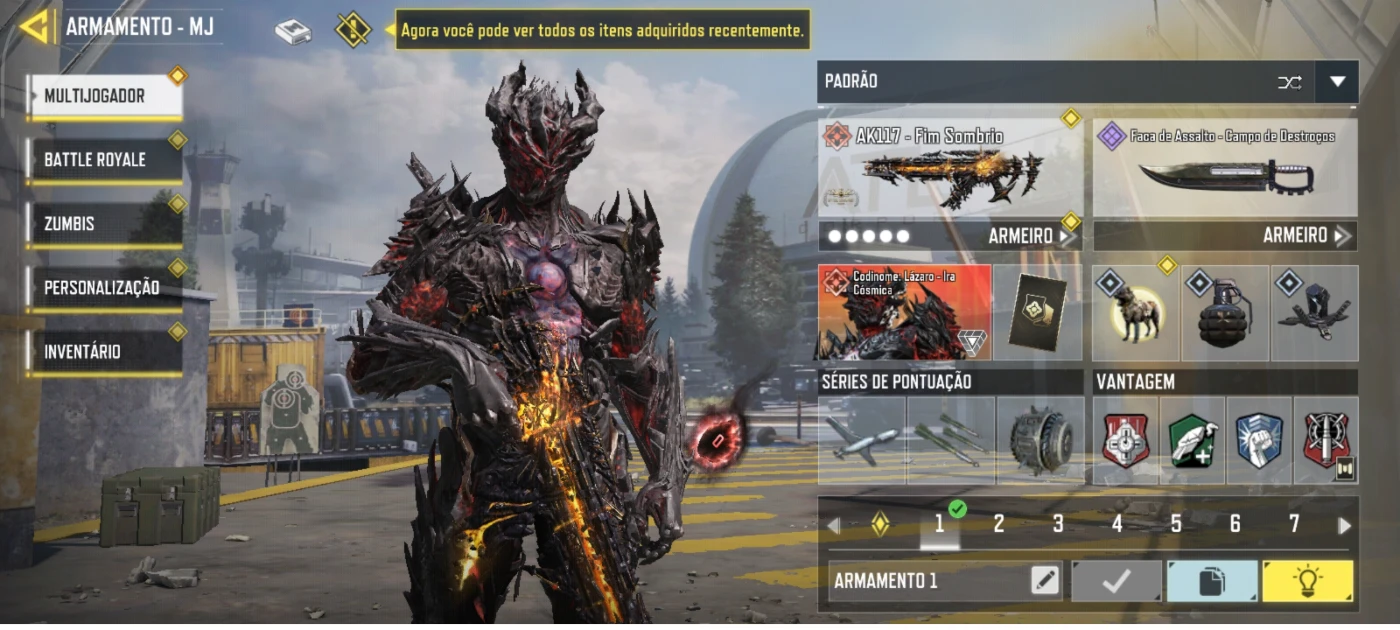Click the shuffle icon beside Padrão

coord(1289,82)
